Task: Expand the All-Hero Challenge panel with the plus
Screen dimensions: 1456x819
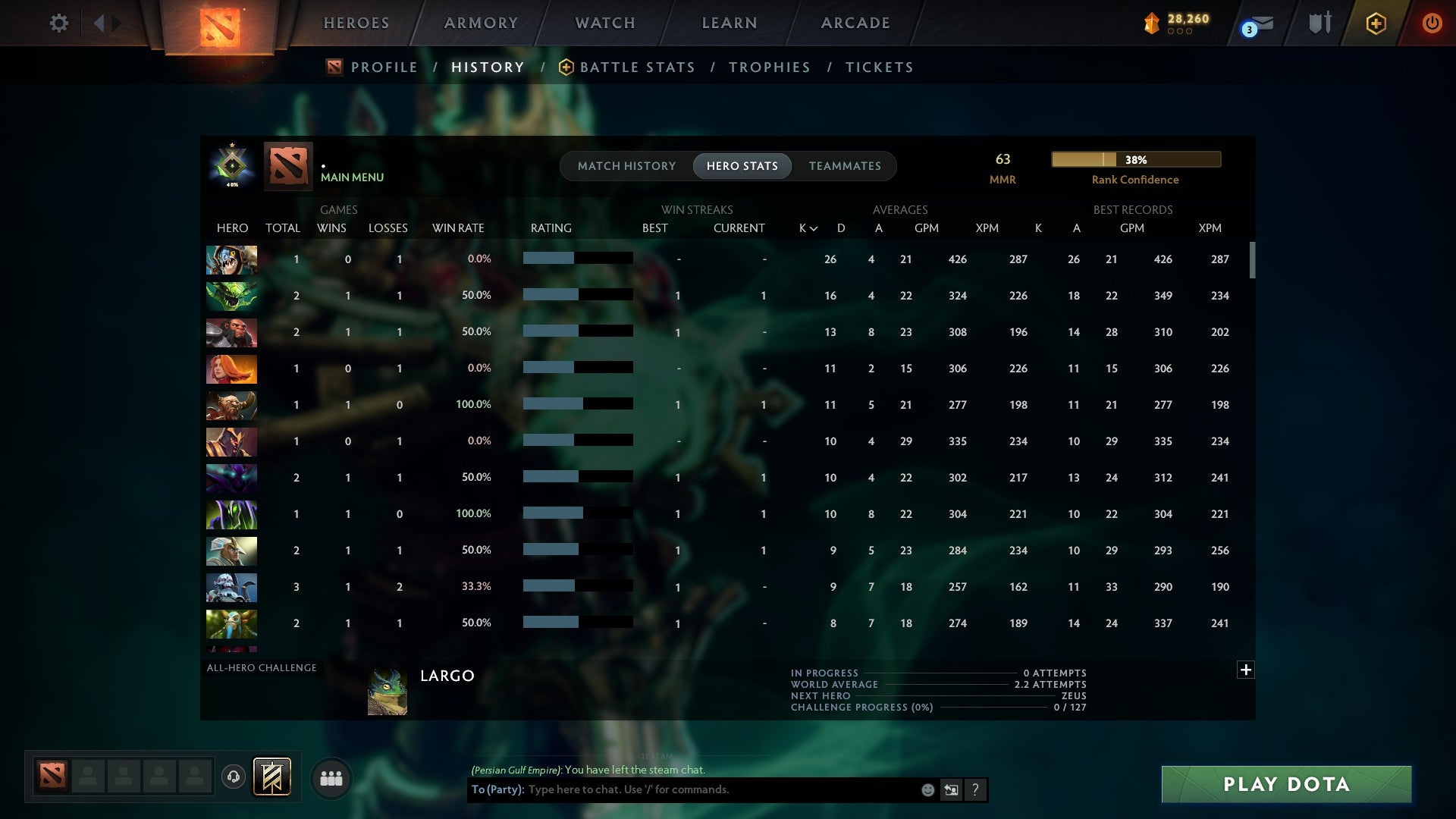Action: coord(1246,670)
